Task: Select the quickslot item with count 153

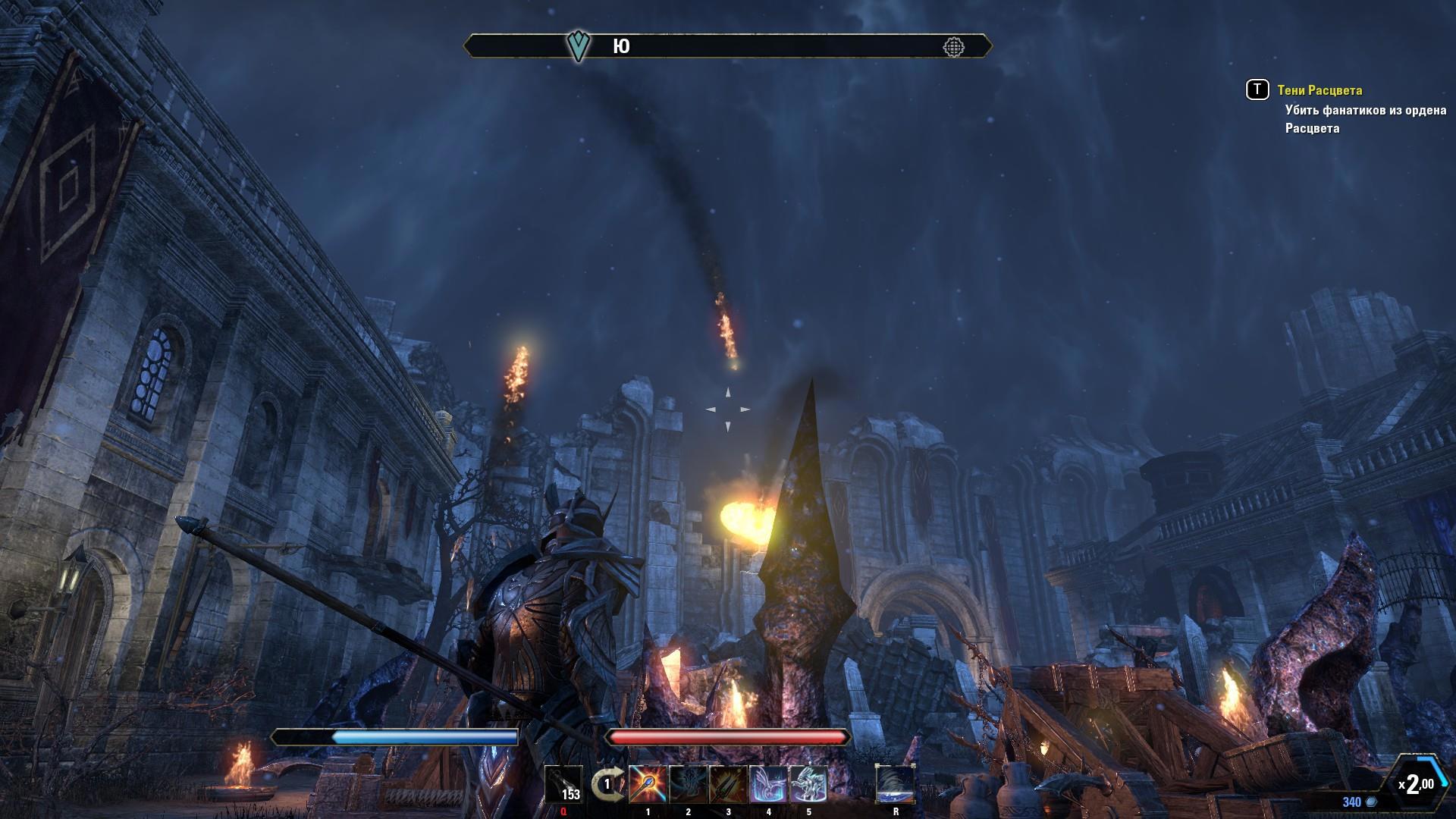Action: click(x=563, y=785)
